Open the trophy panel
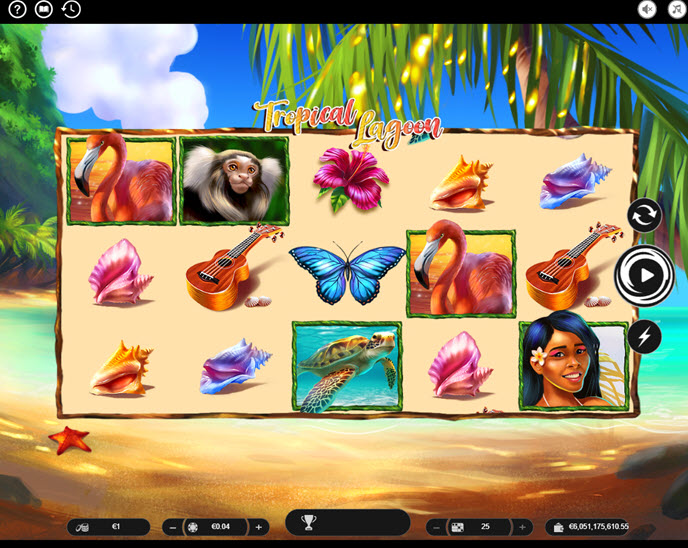 point(308,523)
